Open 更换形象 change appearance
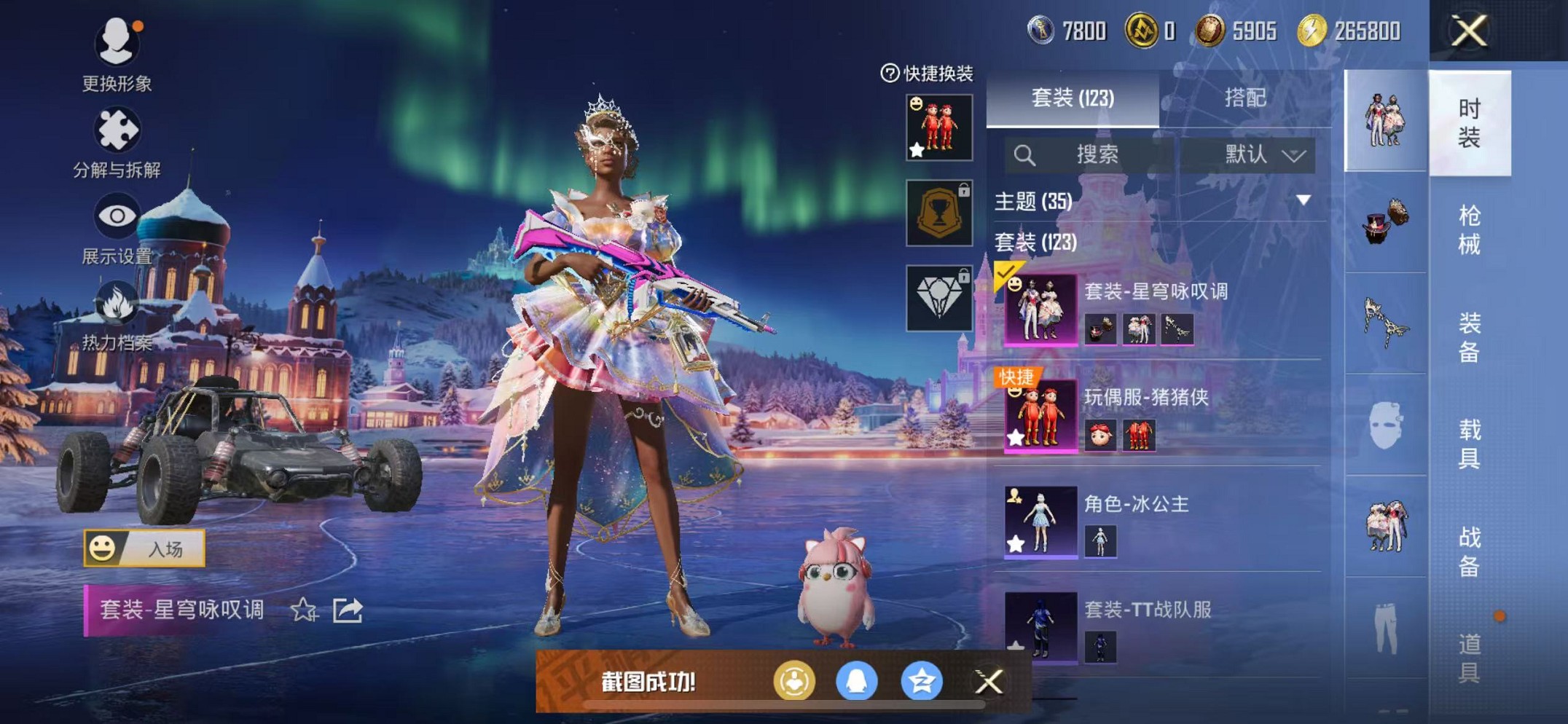 117,54
